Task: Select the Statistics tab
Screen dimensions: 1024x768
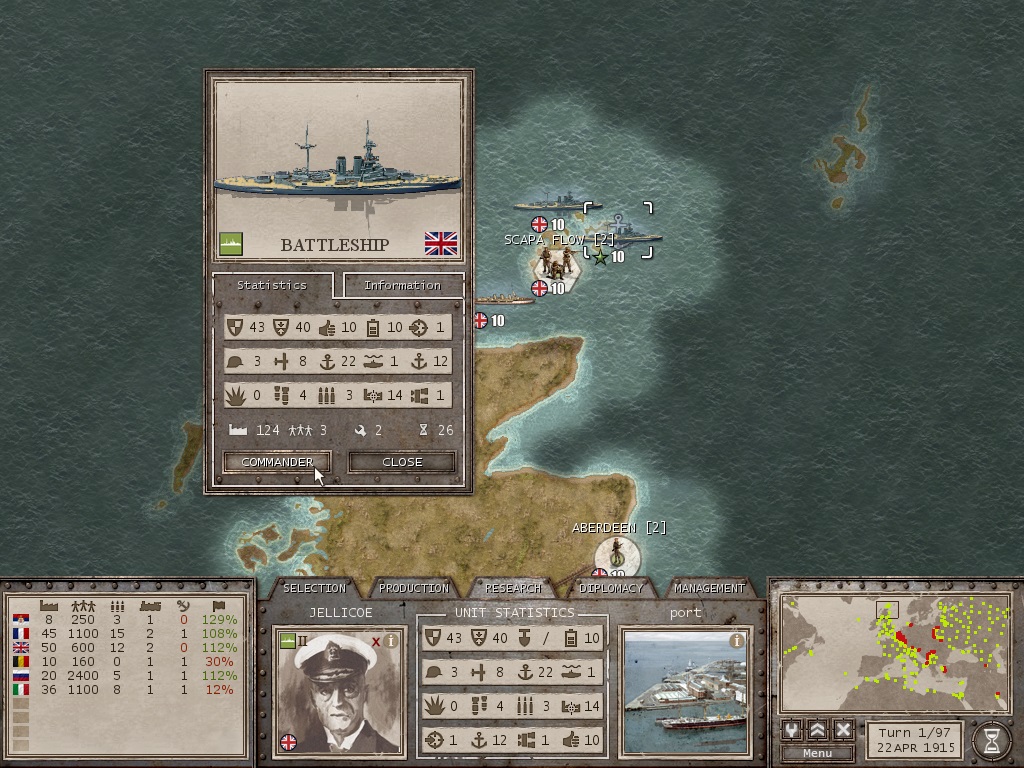Action: coord(271,285)
